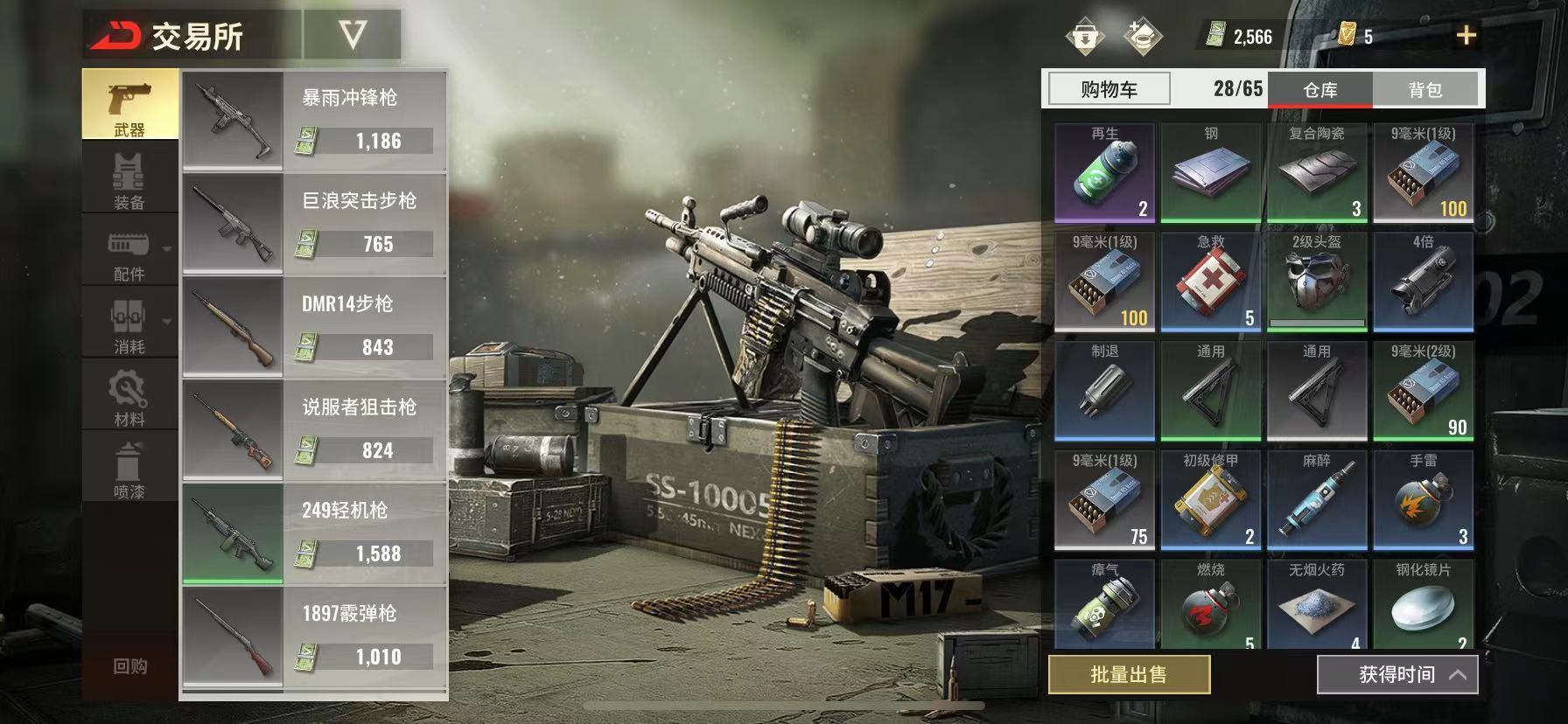
Task: Expand the V dropdown beside 交易所
Action: 352,36
